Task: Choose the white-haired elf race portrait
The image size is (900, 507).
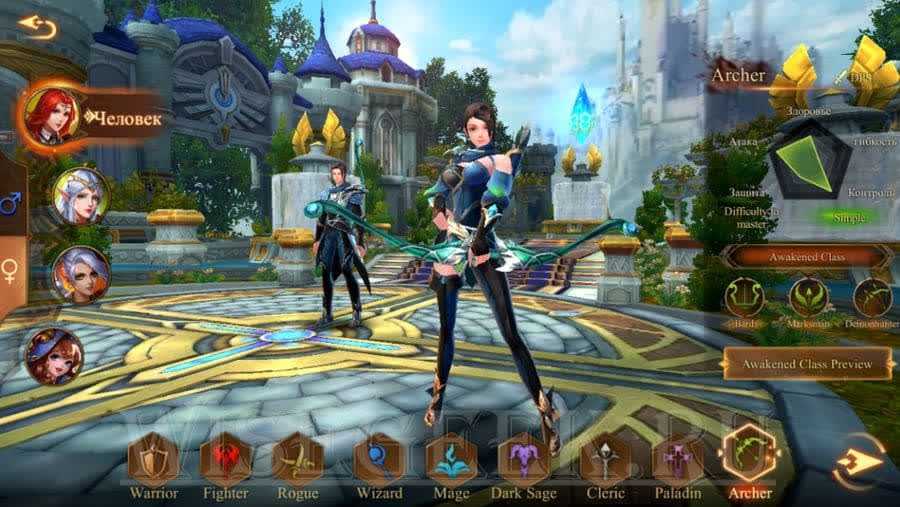Action: pyautogui.click(x=80, y=195)
